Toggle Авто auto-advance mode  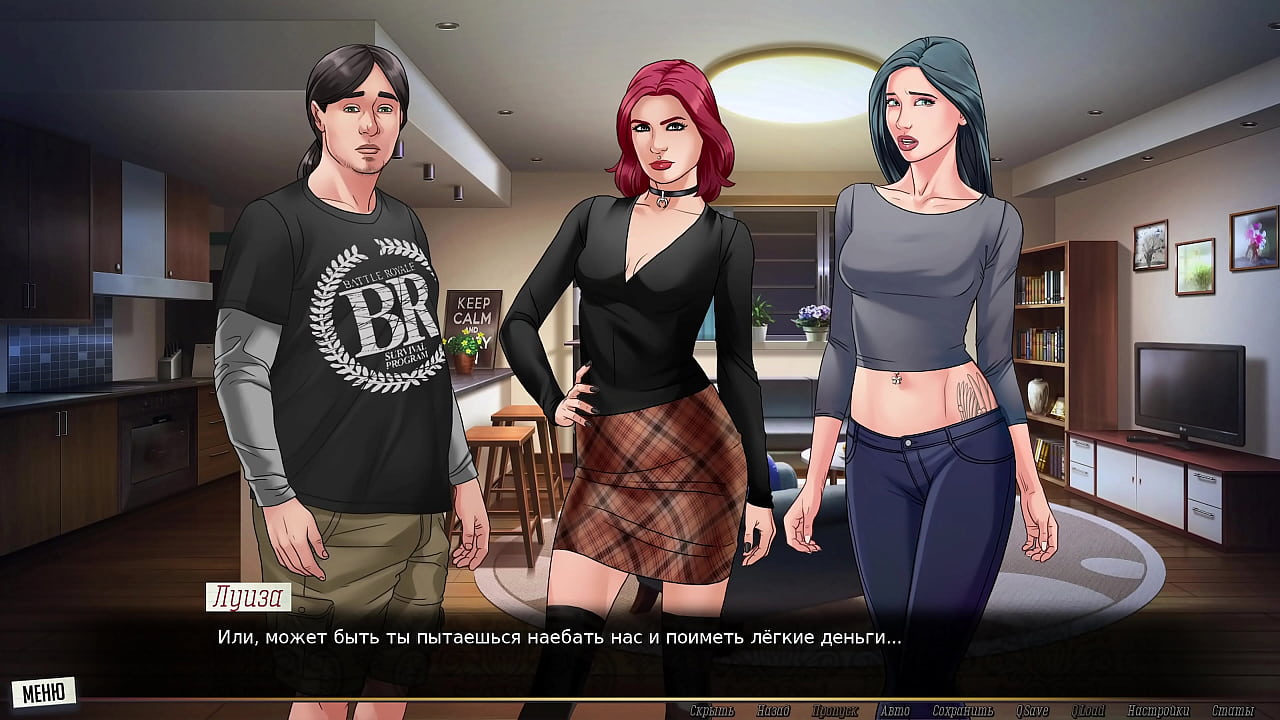click(x=895, y=711)
